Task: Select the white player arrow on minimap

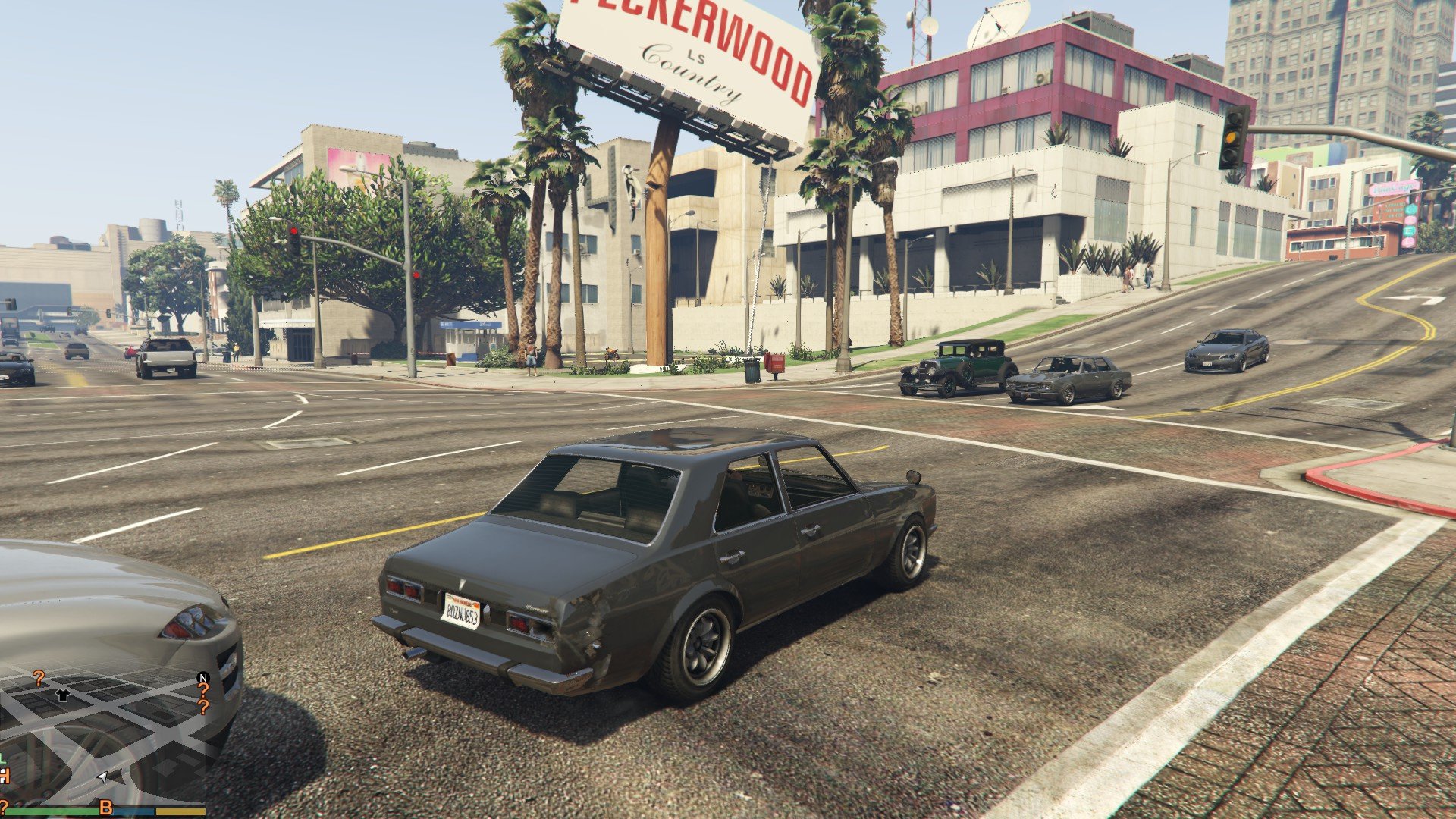Action: click(x=102, y=777)
